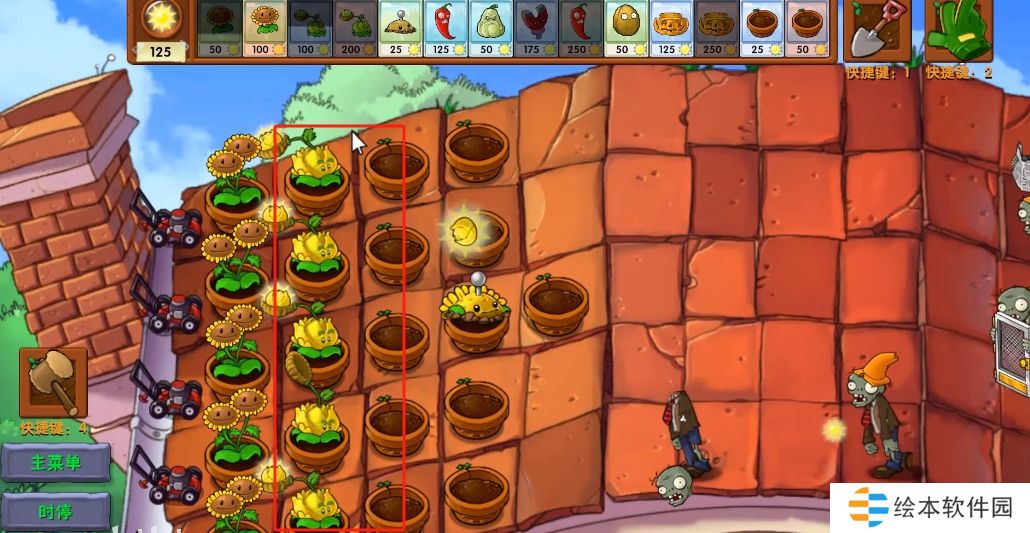Click the 时停 time-stop button
Viewport: 1030px width, 533px height.
tap(56, 511)
